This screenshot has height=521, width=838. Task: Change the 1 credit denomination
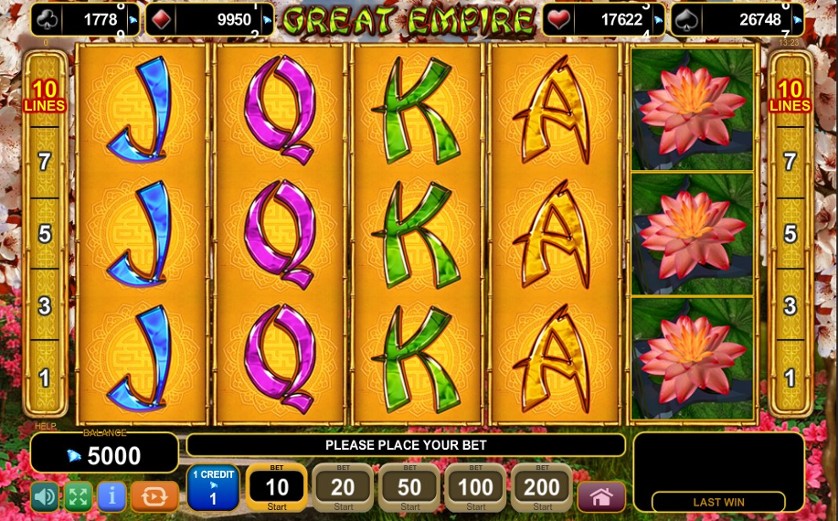point(212,488)
